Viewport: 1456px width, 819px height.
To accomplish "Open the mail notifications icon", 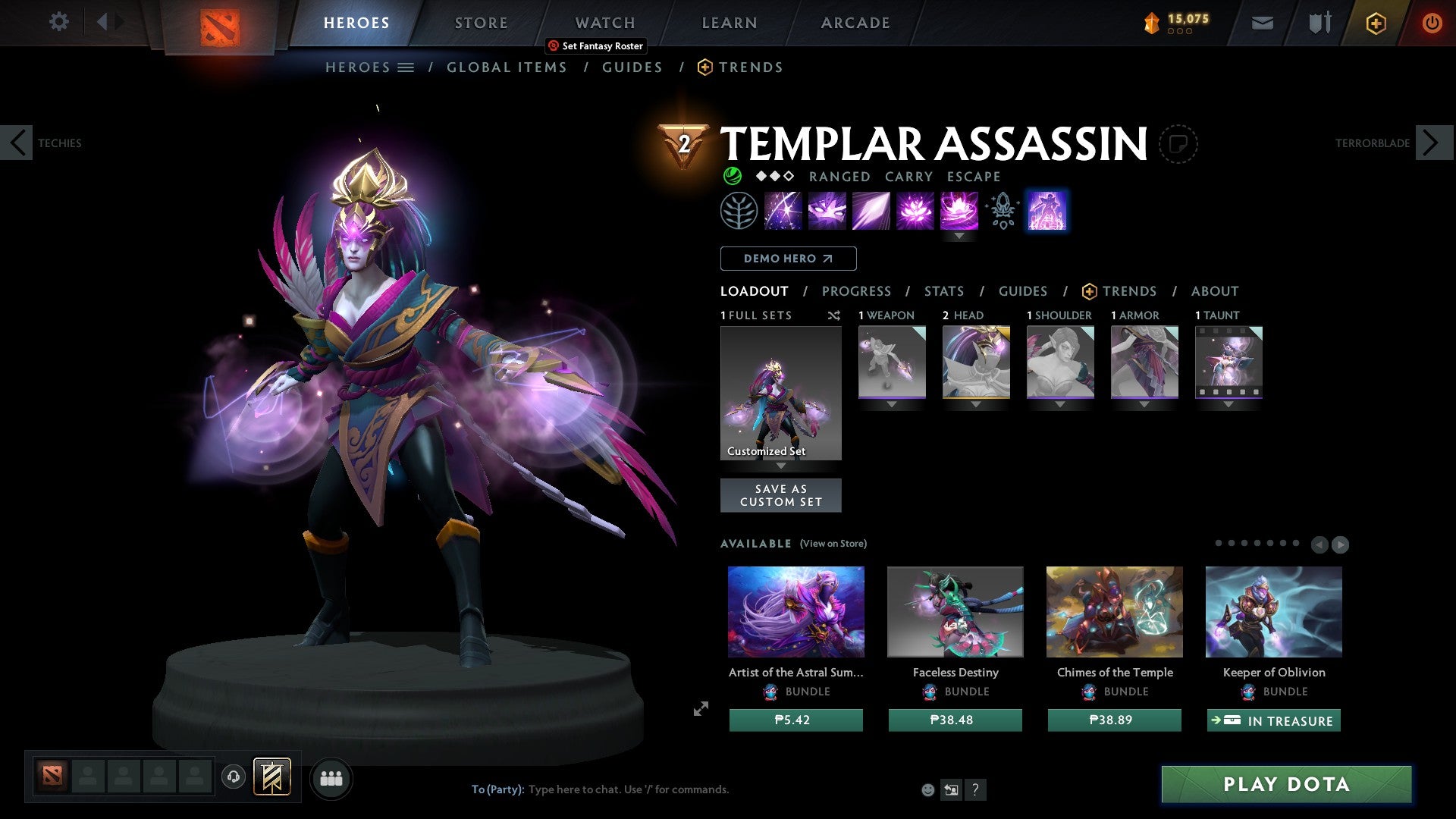I will pos(1262,22).
